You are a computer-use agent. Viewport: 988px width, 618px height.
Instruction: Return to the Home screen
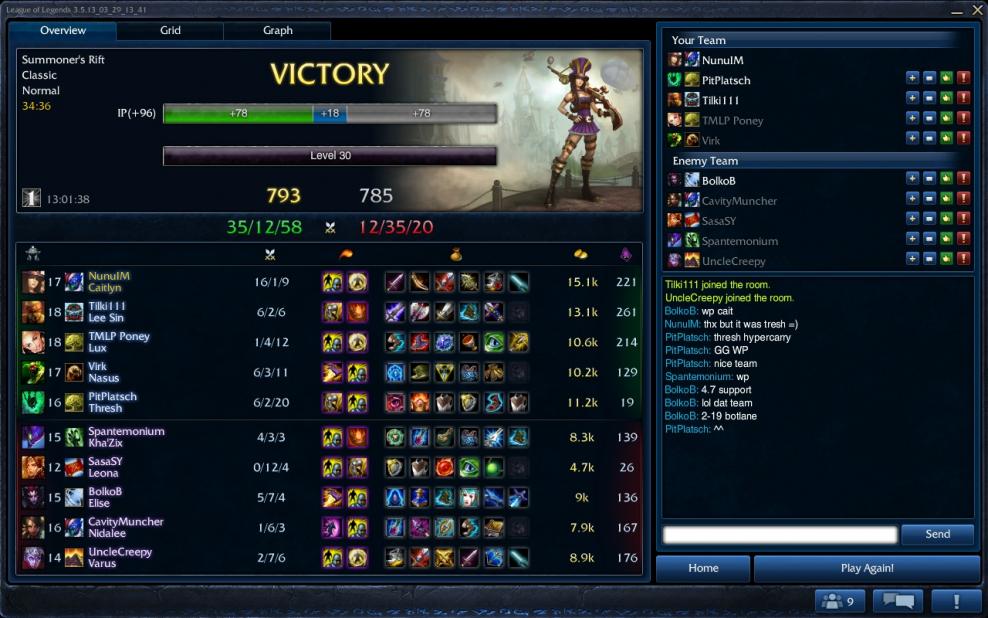pyautogui.click(x=703, y=568)
